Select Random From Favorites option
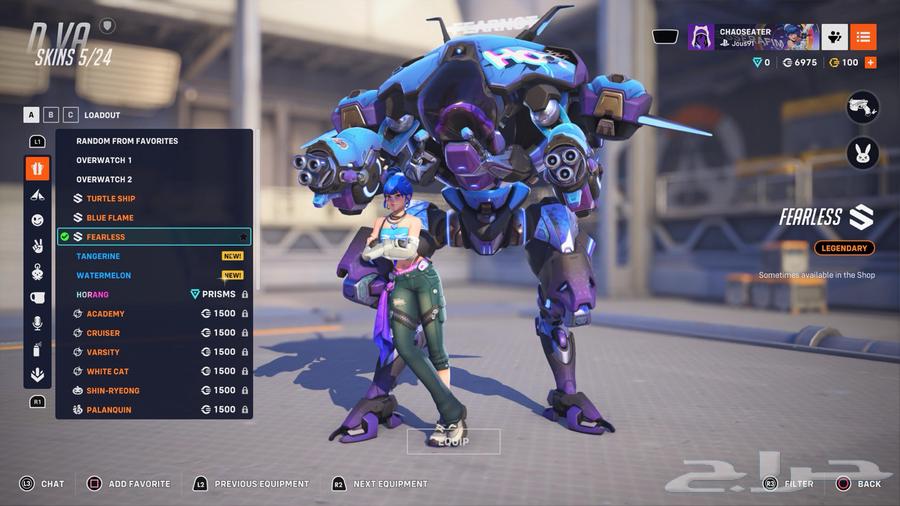900x506 pixels. [127, 141]
